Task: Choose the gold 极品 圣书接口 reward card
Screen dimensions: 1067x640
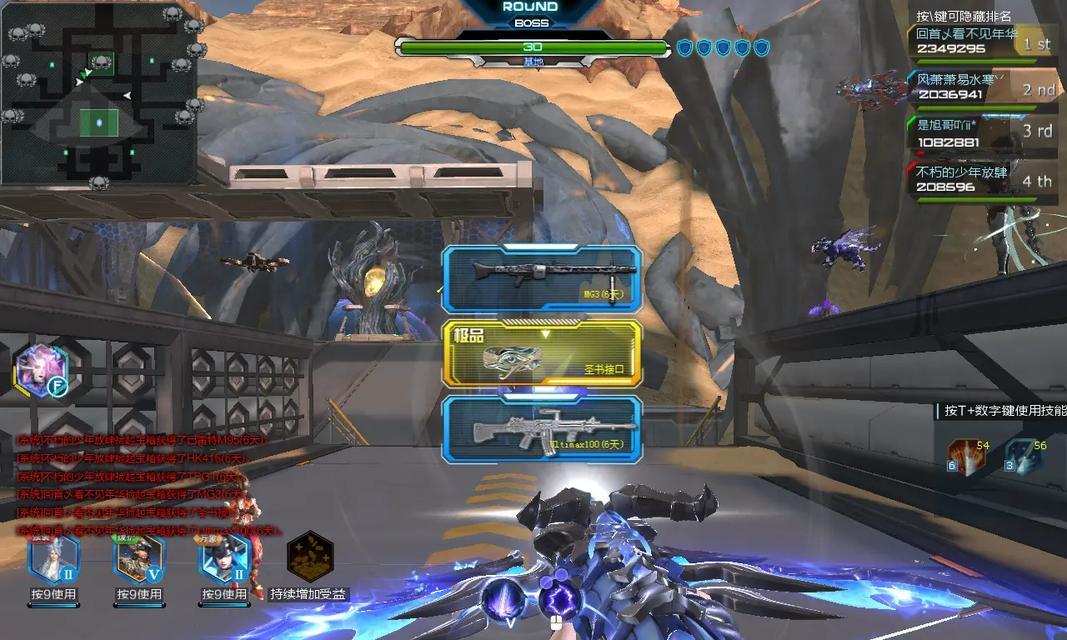Action: (541, 353)
